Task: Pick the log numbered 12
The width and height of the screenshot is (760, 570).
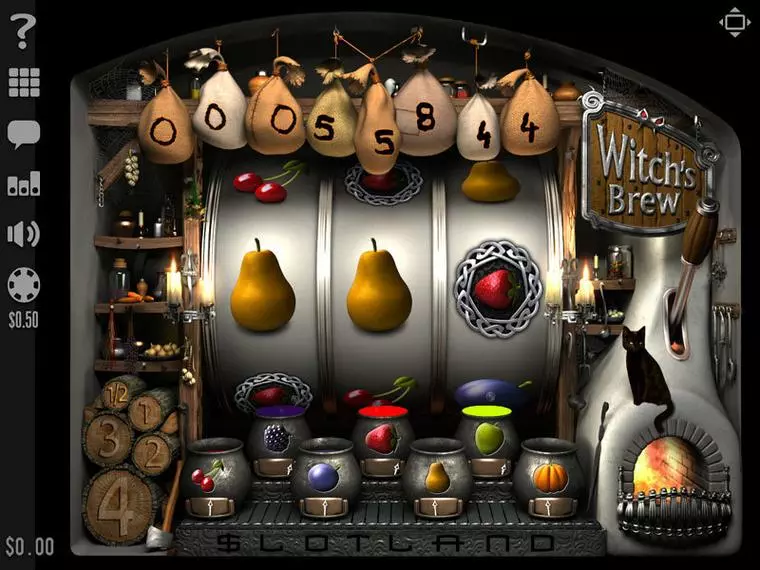Action: pyautogui.click(x=118, y=392)
